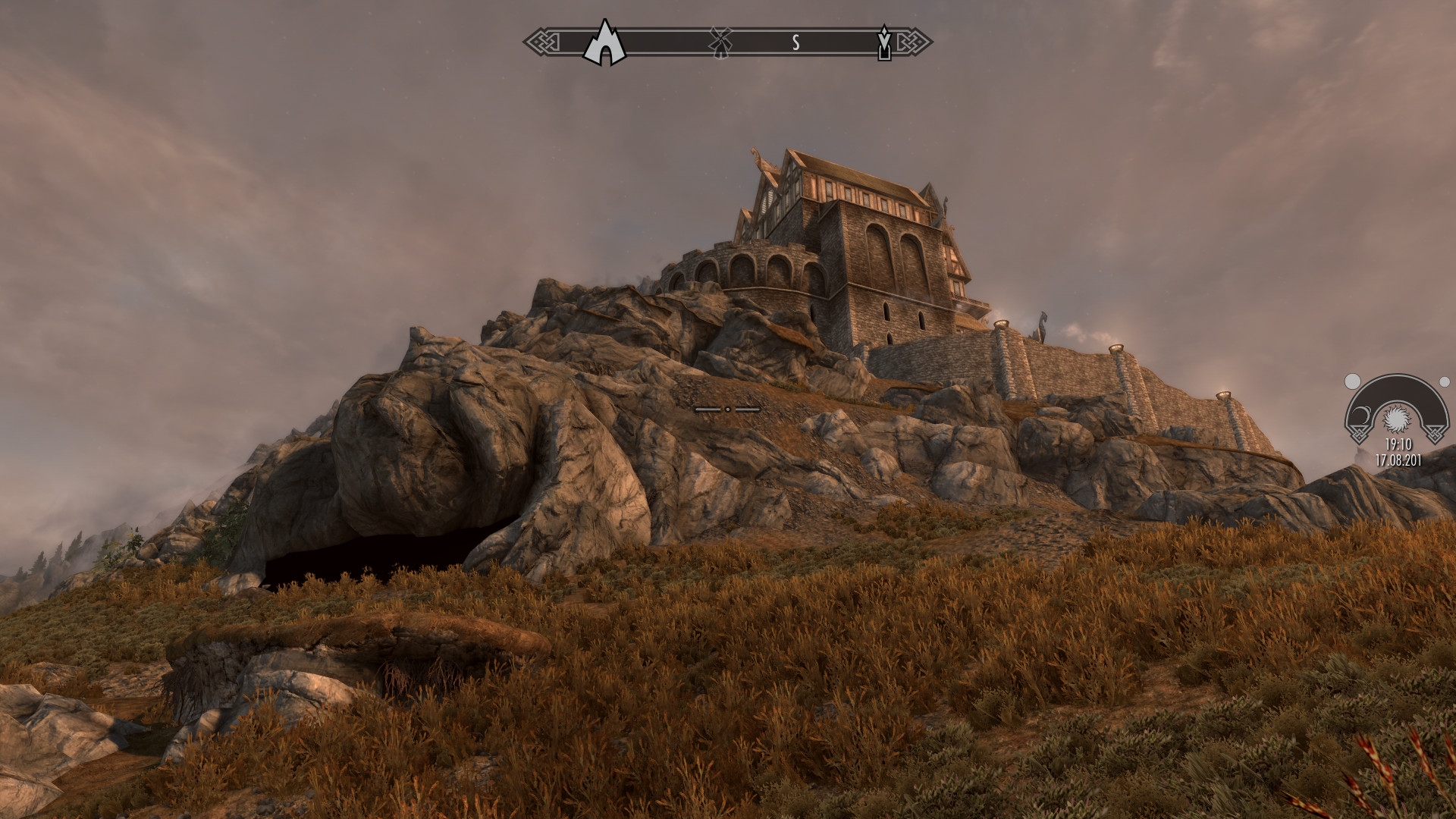The height and width of the screenshot is (819, 1456).
Task: Select the quest arrow marker on the compass
Action: click(x=883, y=42)
